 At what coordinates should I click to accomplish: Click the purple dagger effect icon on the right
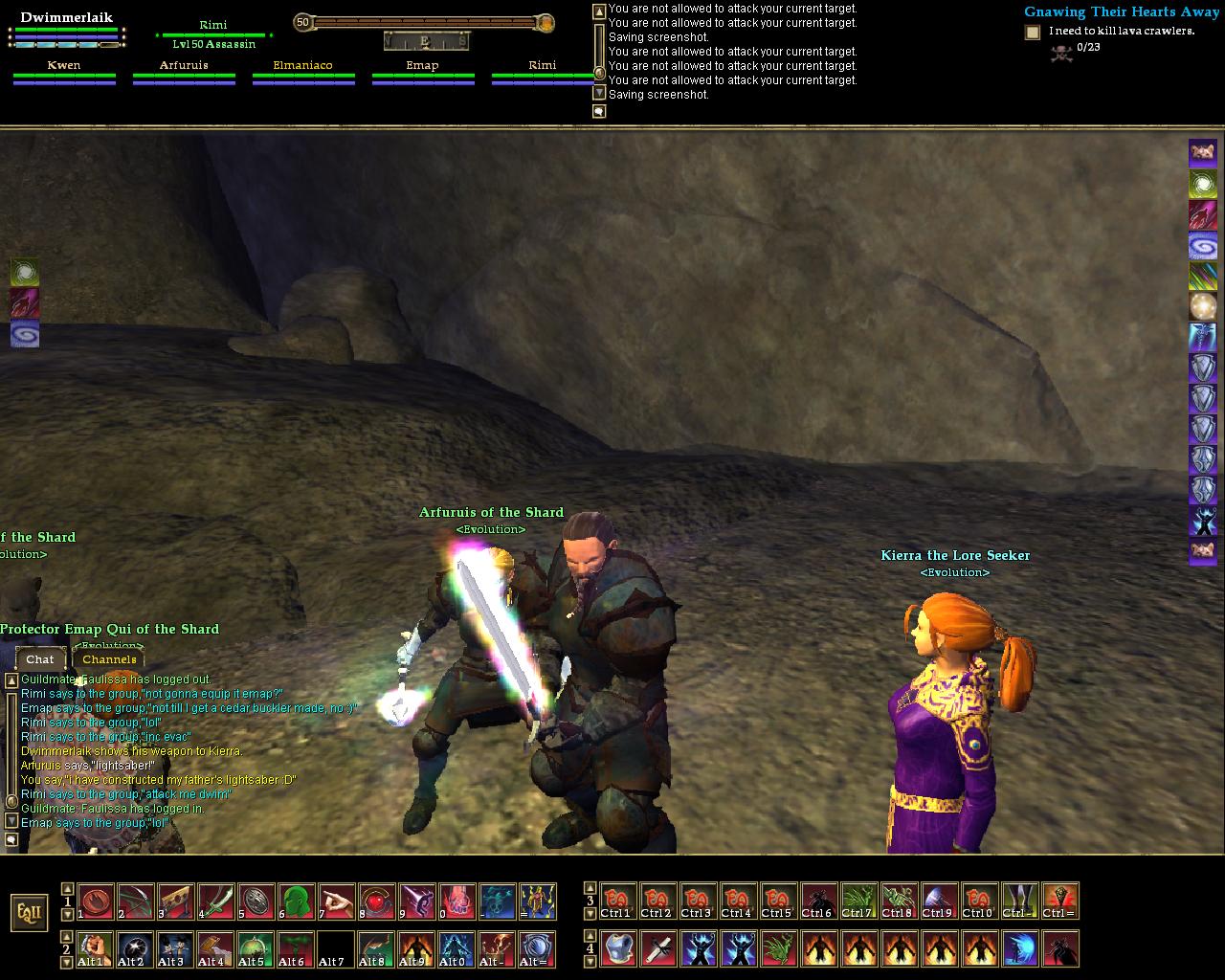(x=1203, y=214)
